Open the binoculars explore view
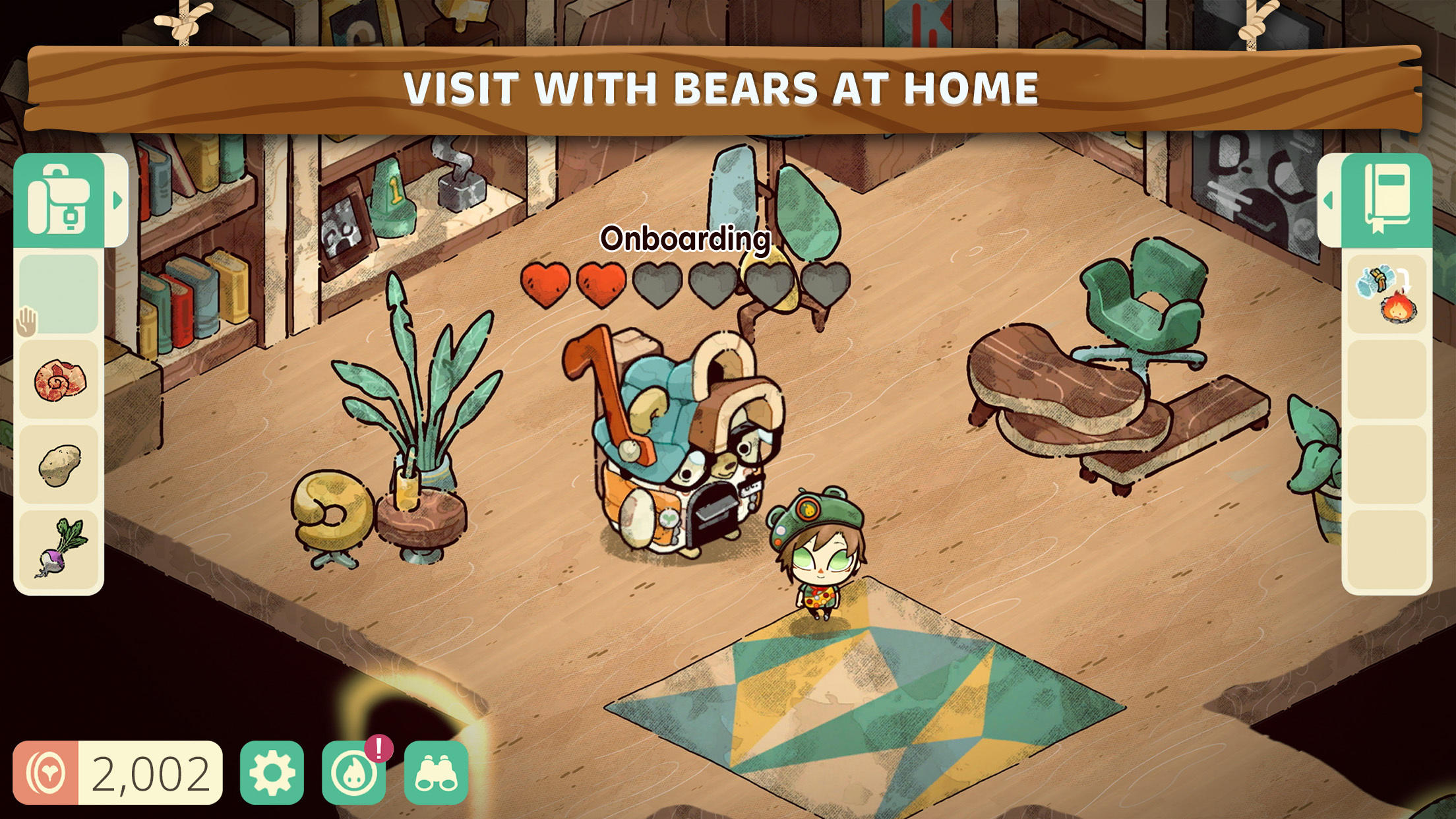The width and height of the screenshot is (1456, 819). click(x=435, y=769)
